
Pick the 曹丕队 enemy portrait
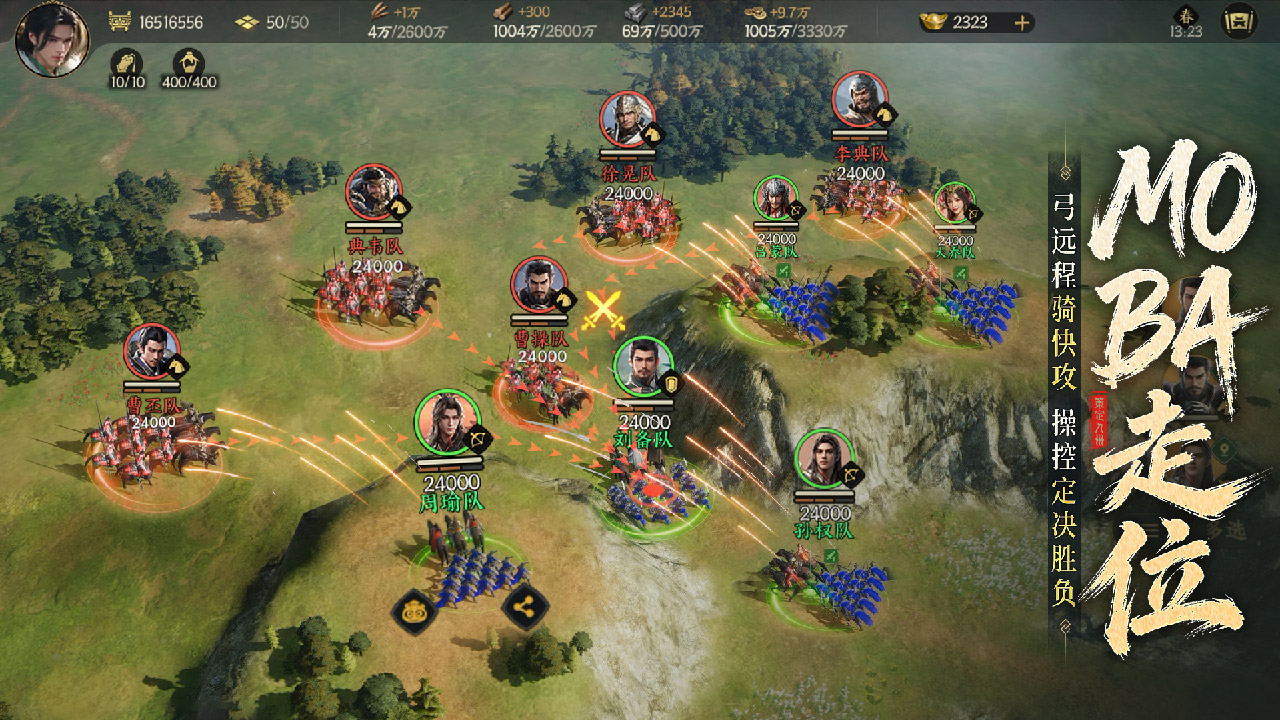tap(152, 352)
